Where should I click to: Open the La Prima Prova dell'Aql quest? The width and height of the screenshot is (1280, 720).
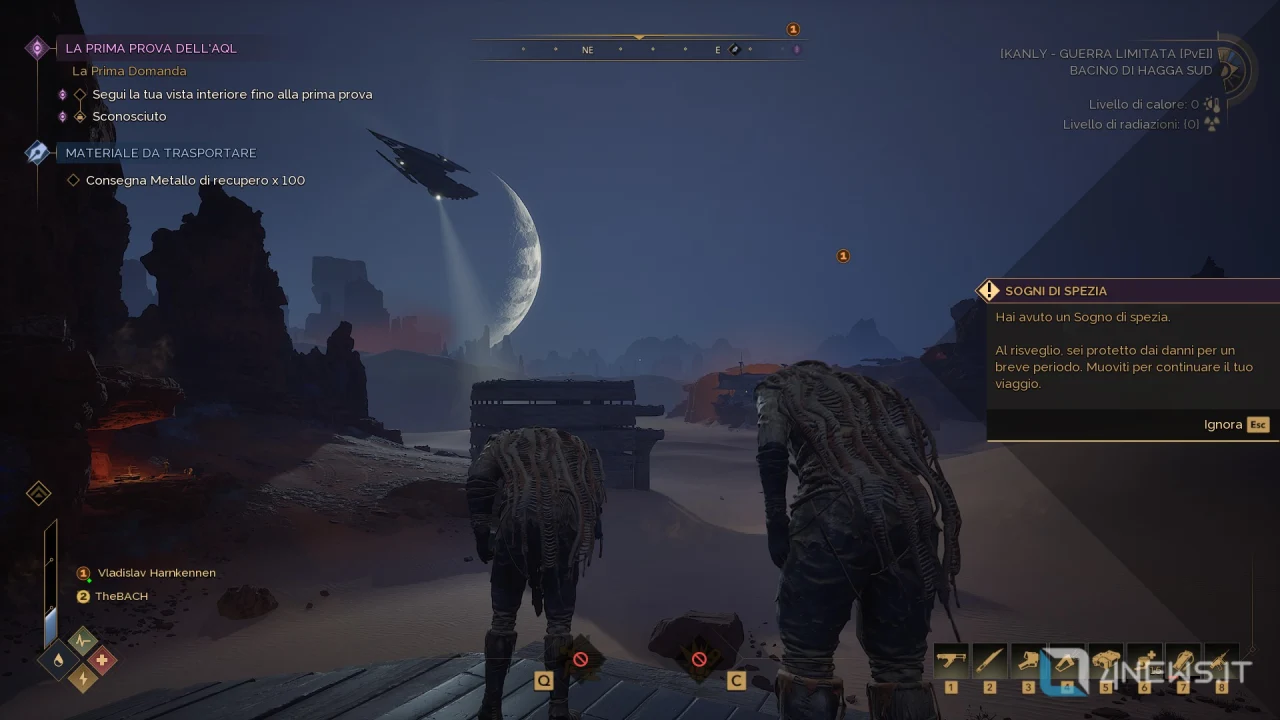pos(151,48)
